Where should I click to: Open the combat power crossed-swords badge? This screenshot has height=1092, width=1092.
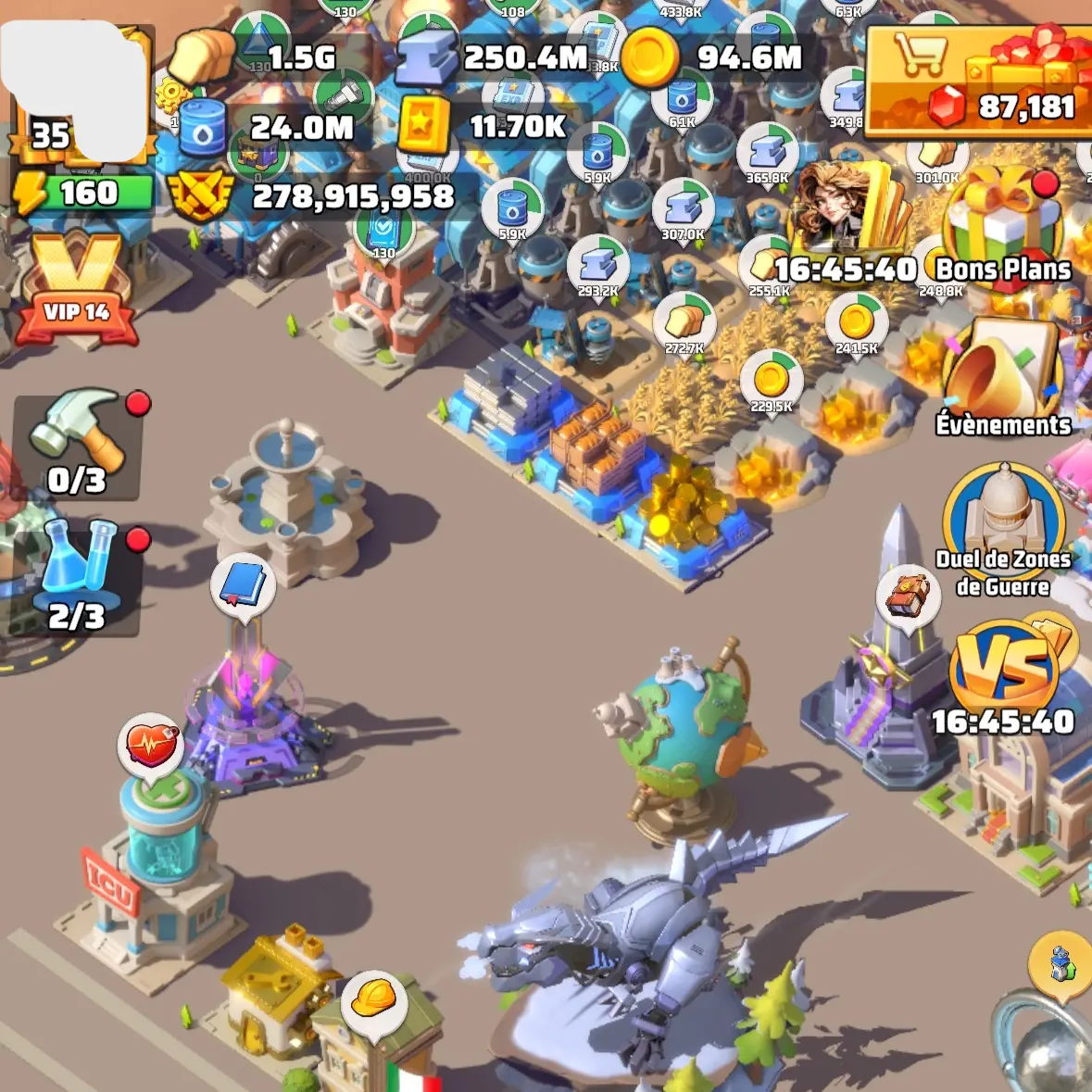tap(315, 195)
